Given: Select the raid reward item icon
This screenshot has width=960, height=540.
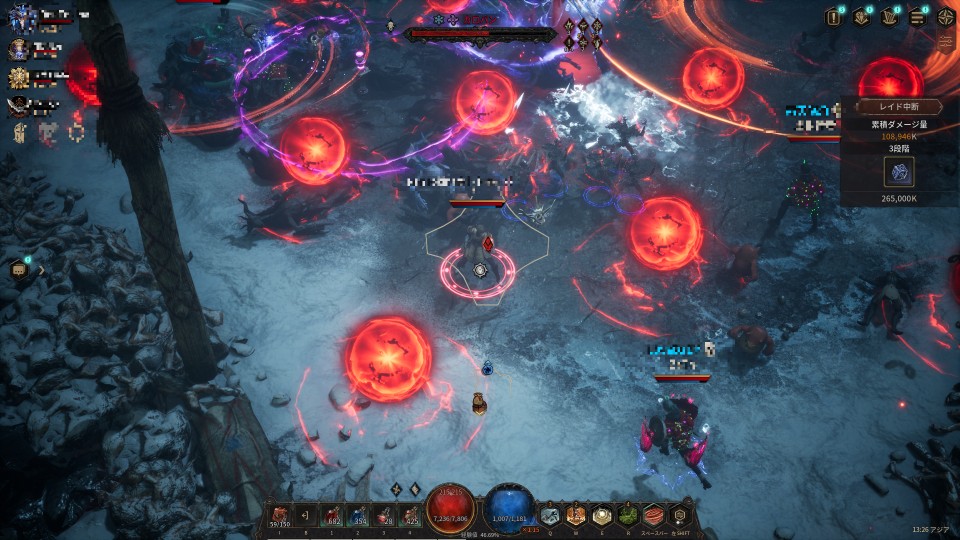Looking at the screenshot, I should point(898,171).
